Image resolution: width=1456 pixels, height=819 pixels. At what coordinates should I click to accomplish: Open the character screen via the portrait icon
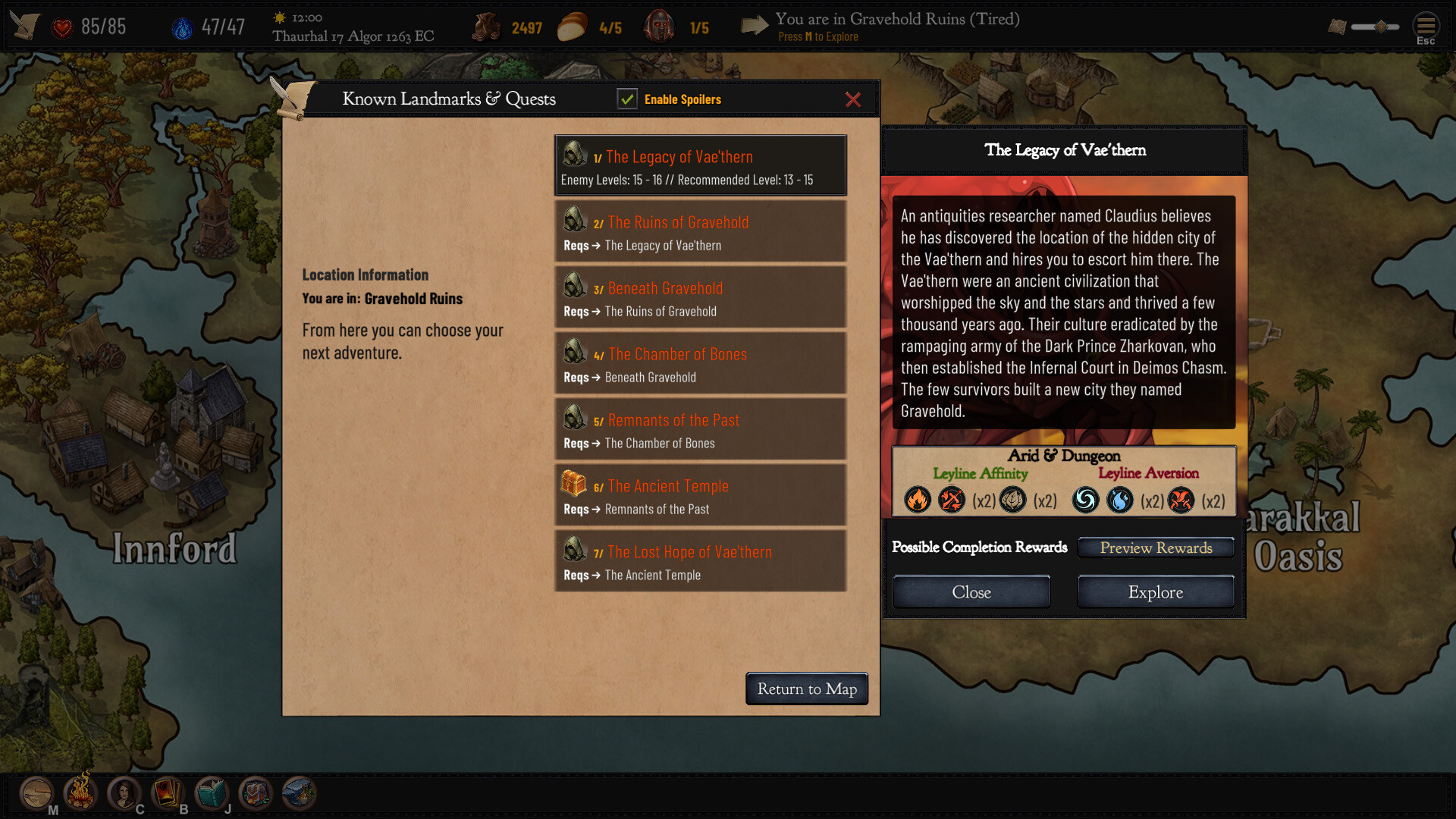[x=123, y=793]
